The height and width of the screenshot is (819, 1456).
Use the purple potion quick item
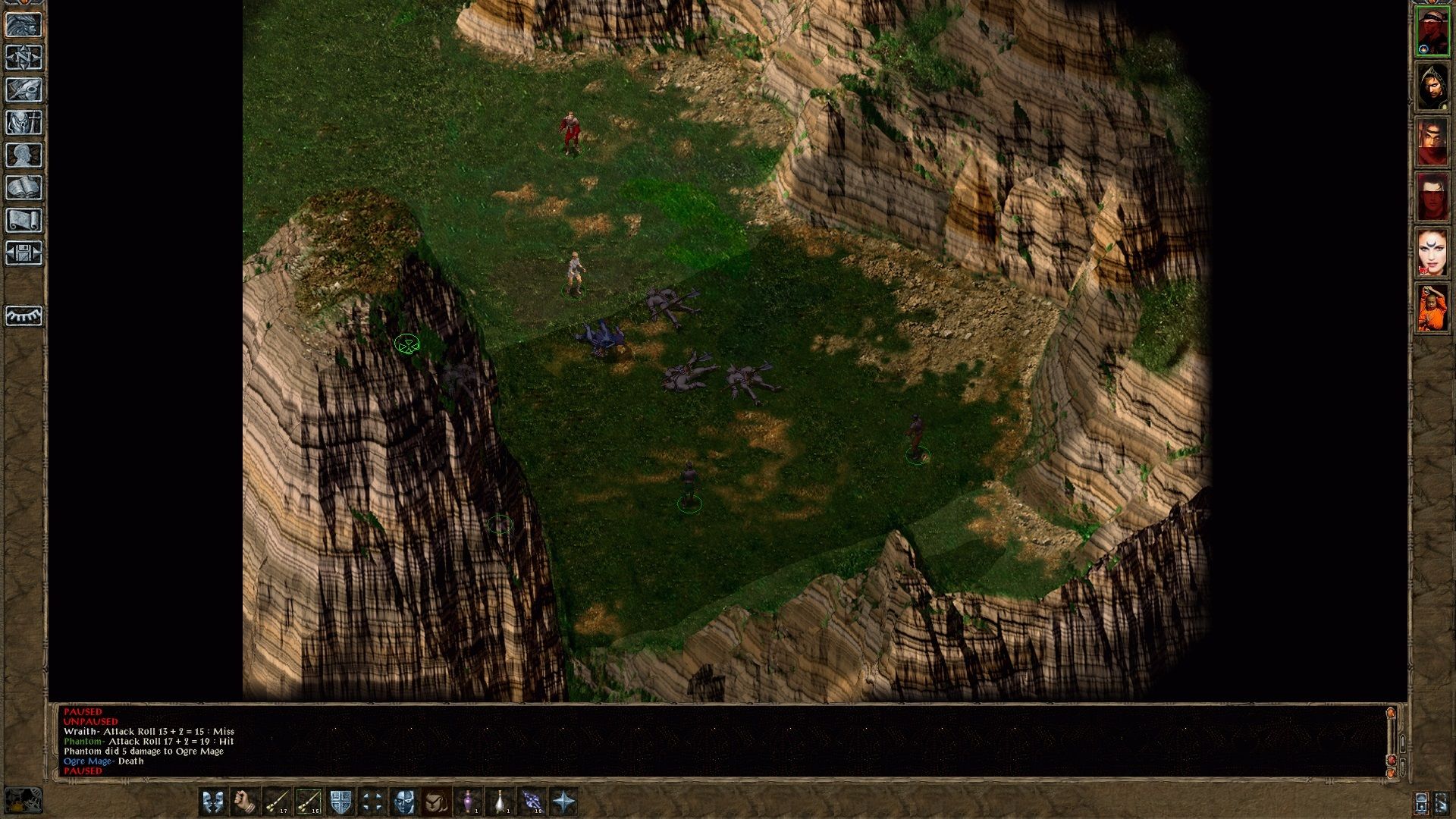click(469, 800)
